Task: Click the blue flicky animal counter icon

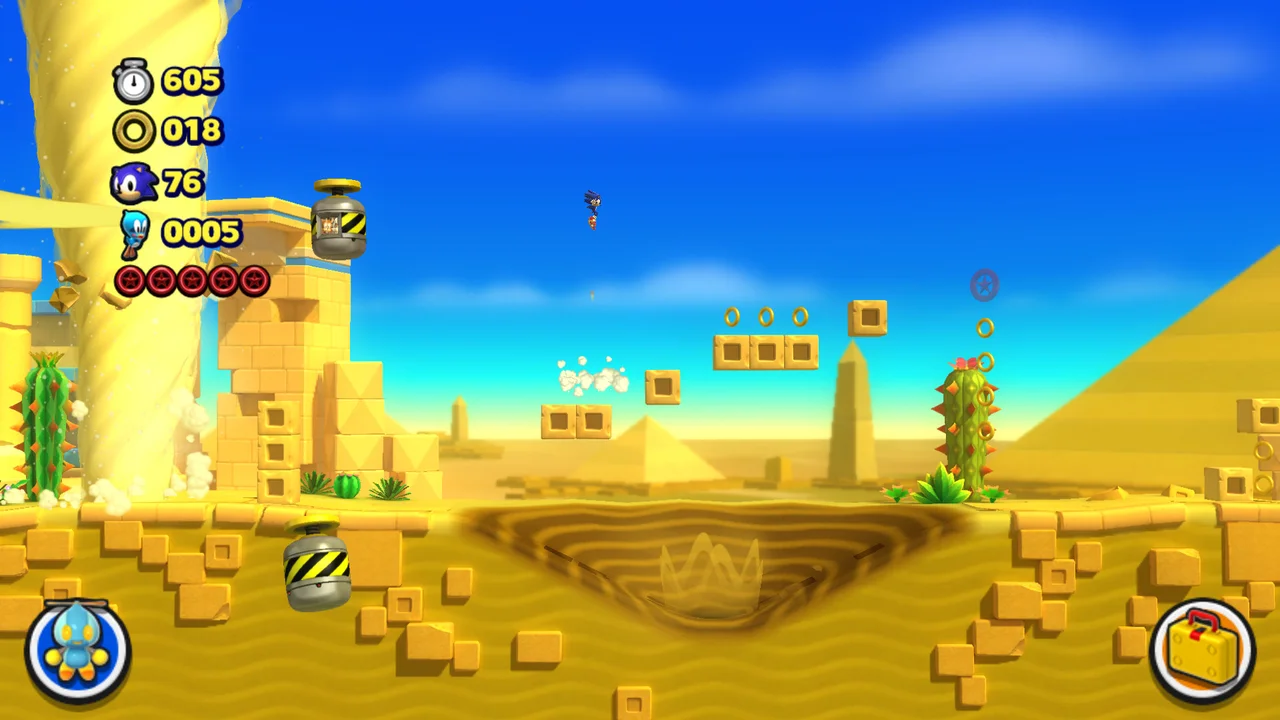Action: click(133, 231)
